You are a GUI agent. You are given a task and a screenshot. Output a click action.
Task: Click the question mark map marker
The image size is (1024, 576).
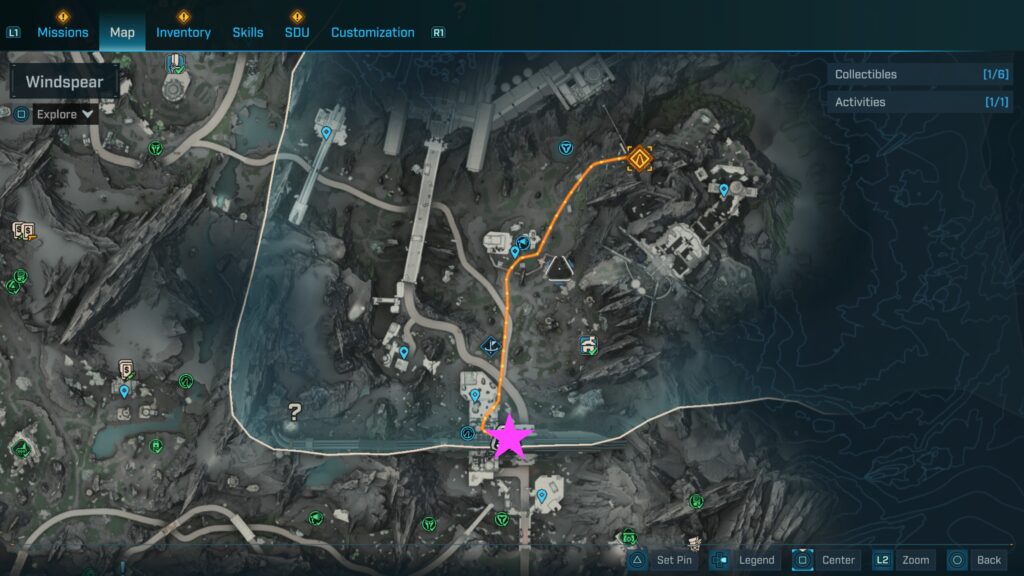[294, 410]
